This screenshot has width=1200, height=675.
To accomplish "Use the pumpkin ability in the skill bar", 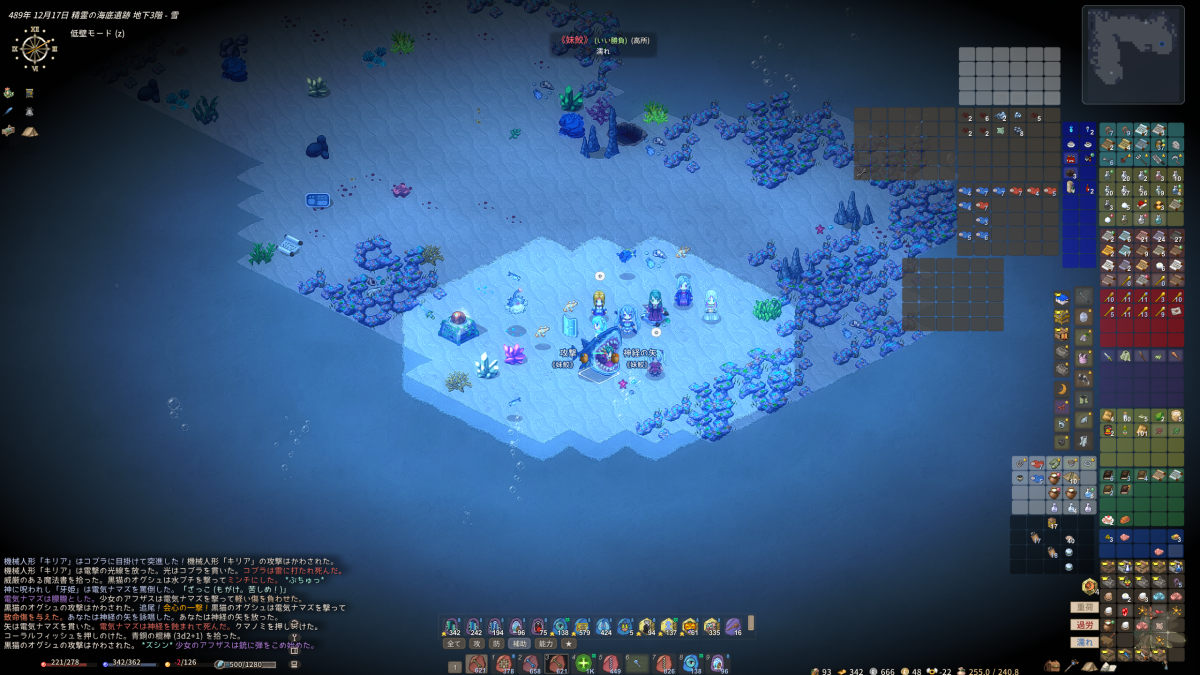I will coord(690,627).
